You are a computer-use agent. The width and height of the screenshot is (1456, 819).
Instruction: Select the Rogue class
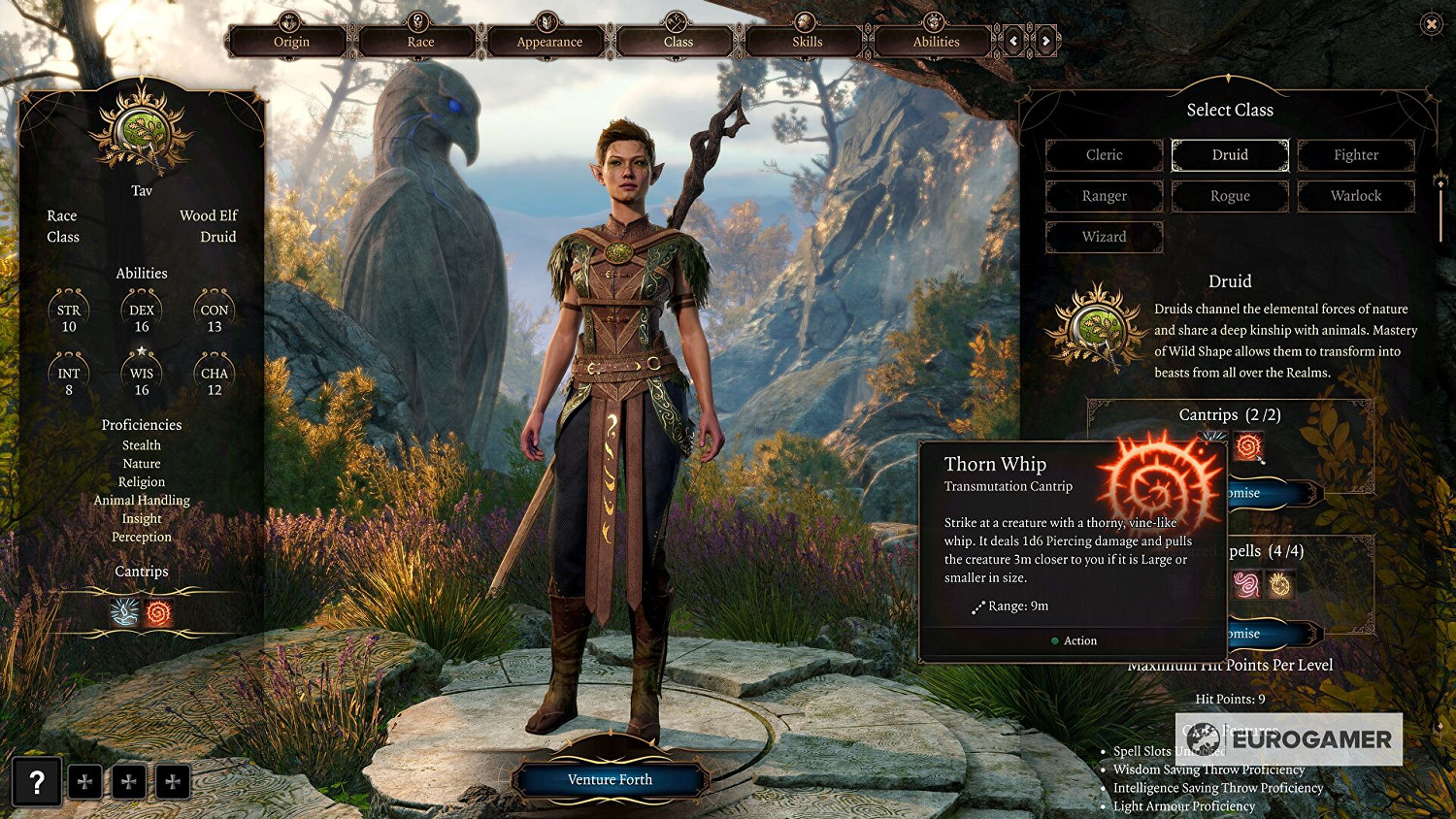(1230, 196)
